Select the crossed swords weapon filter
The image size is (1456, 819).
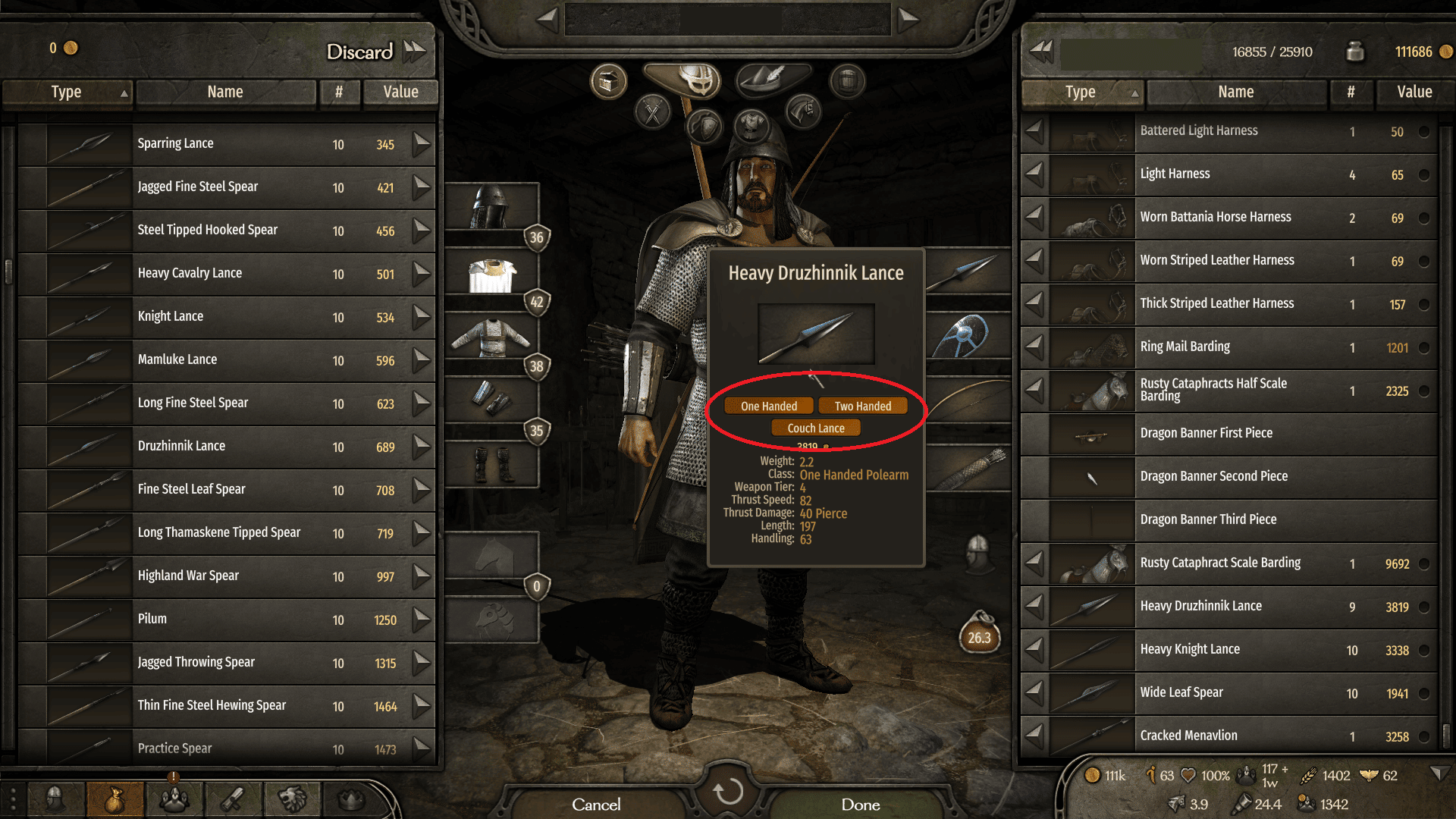pos(651,114)
